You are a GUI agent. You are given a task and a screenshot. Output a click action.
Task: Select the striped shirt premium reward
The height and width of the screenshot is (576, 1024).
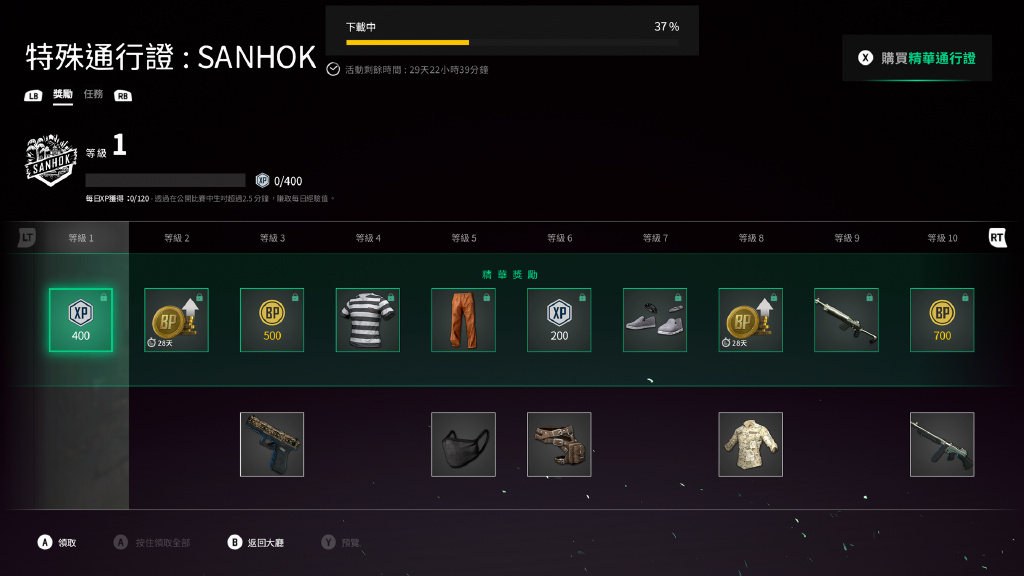click(x=368, y=320)
